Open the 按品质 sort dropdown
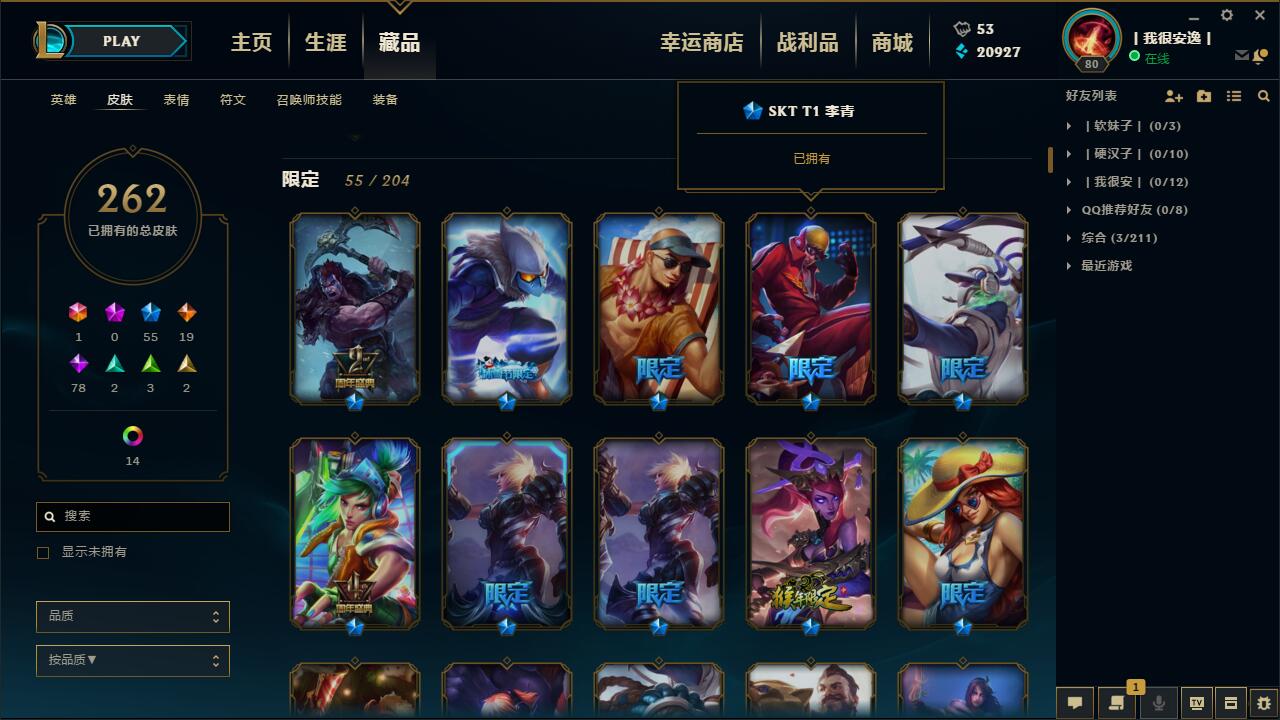This screenshot has height=720, width=1280. [133, 661]
